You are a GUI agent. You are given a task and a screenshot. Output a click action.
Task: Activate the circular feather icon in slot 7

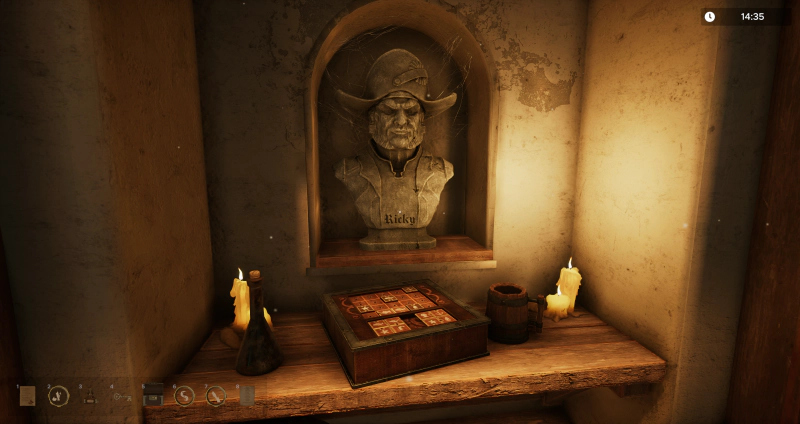point(216,396)
